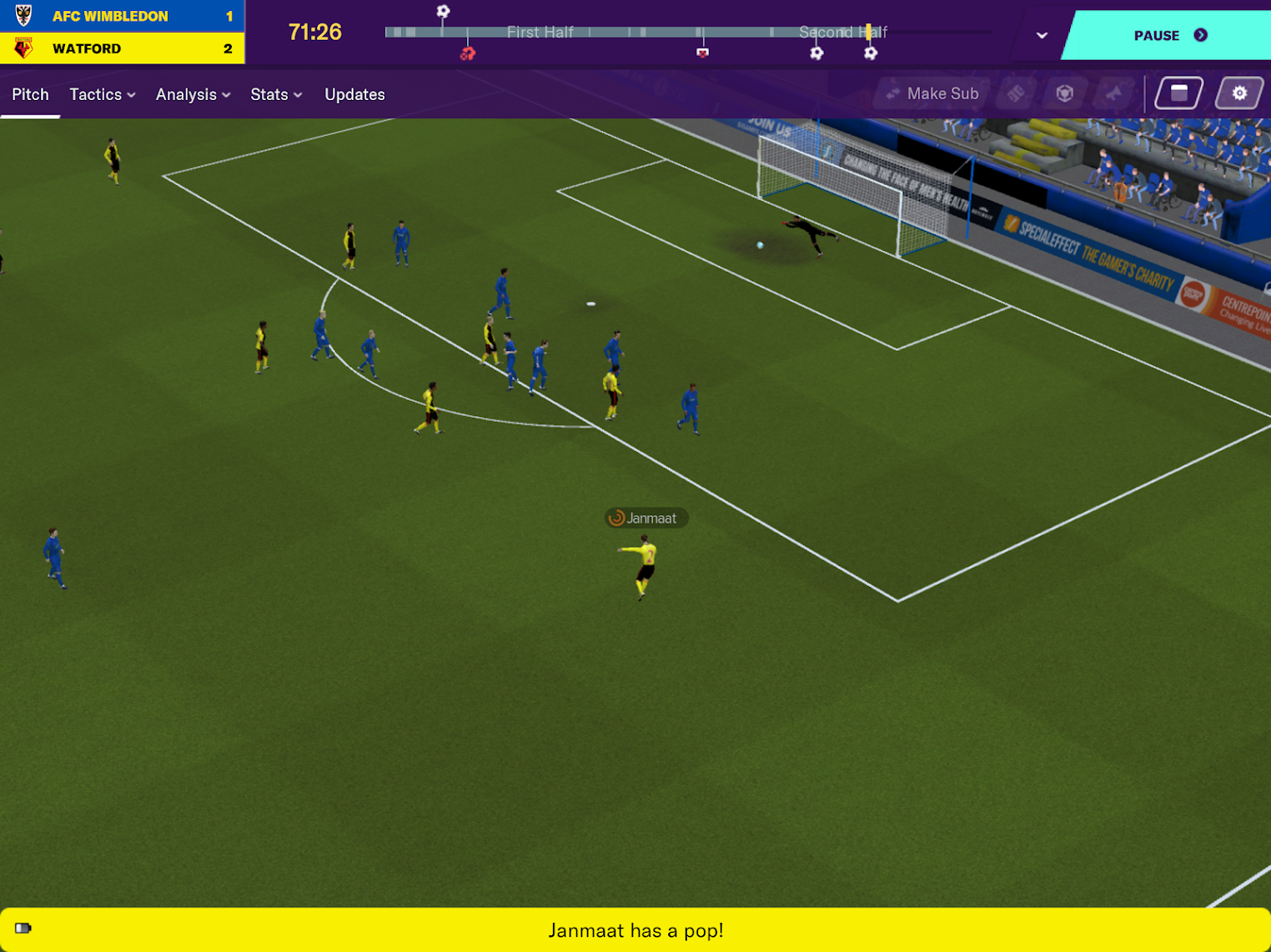
Task: Click the boots icon near Make Sub
Action: [x=1015, y=93]
